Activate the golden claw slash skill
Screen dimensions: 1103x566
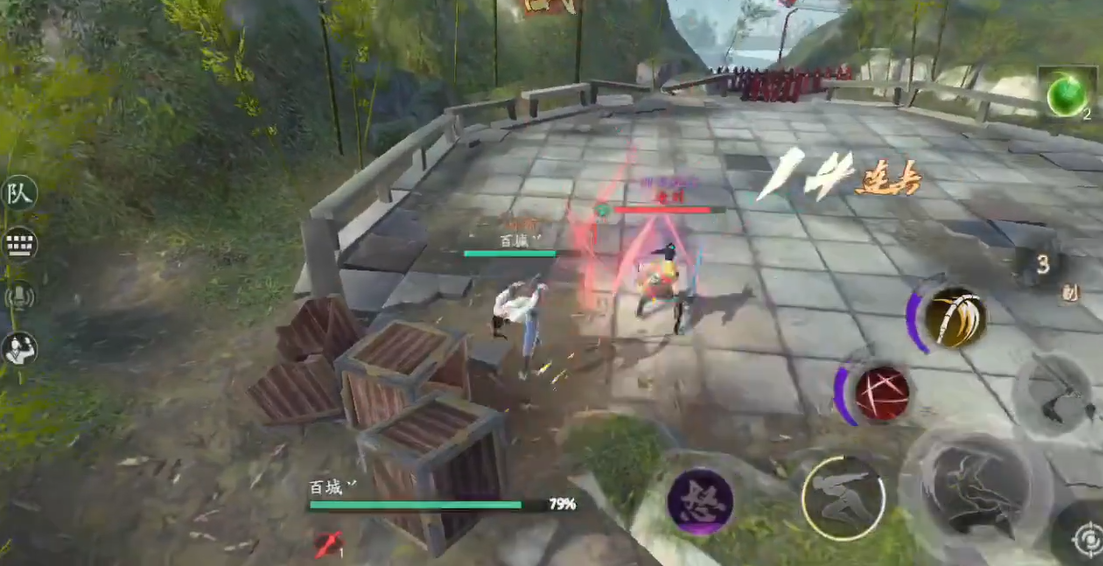point(954,317)
